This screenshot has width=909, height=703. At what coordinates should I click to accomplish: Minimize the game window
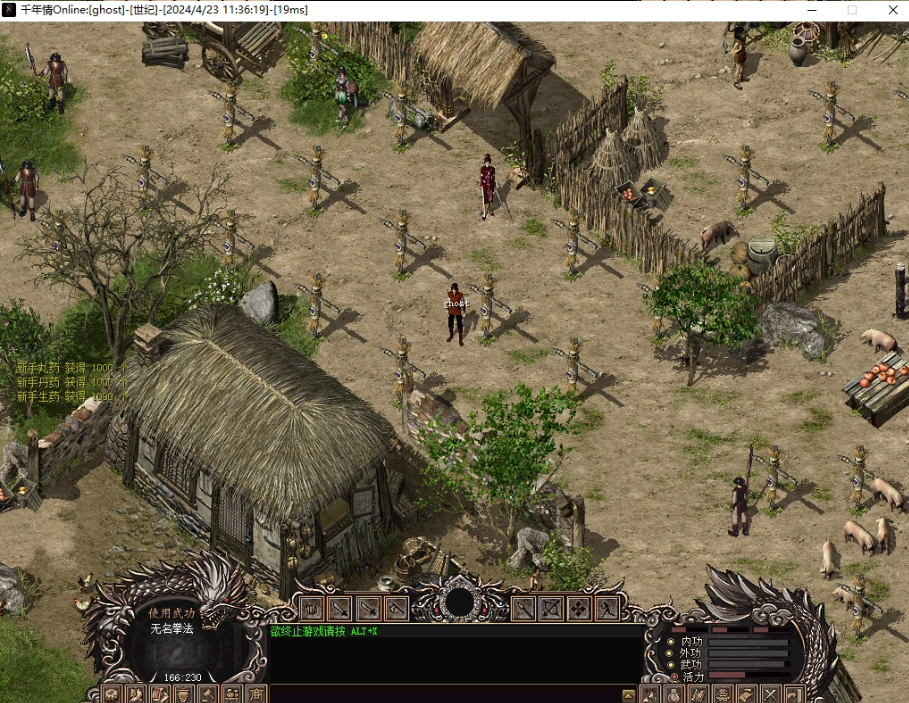[807, 10]
